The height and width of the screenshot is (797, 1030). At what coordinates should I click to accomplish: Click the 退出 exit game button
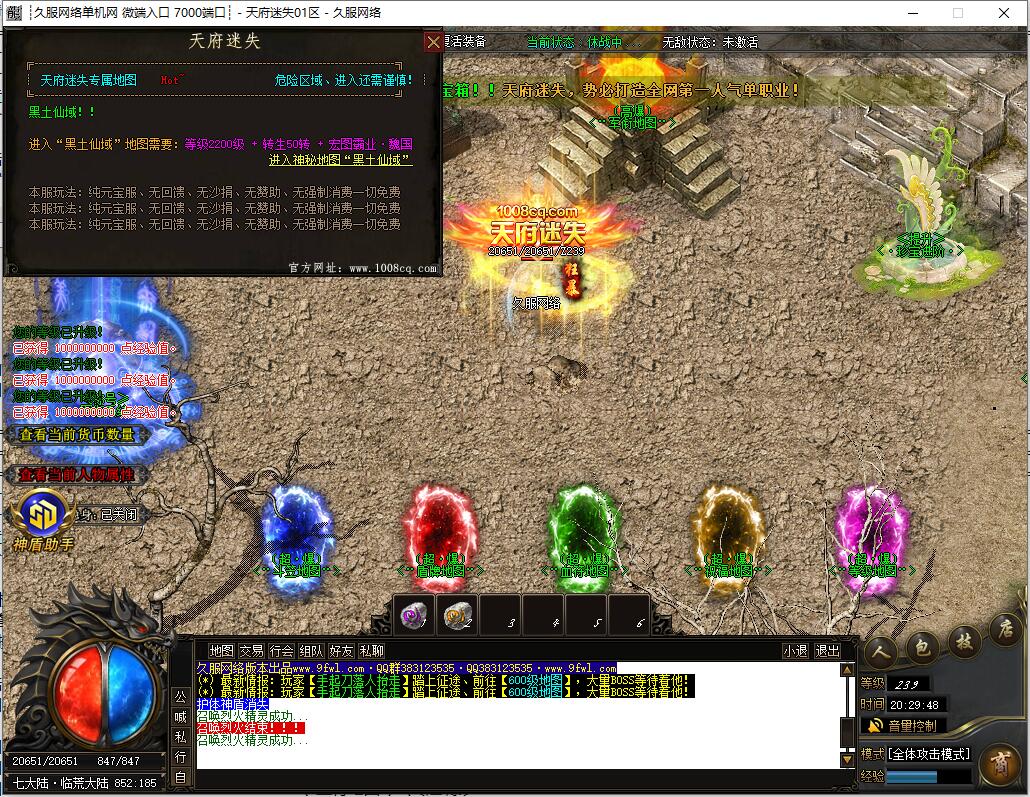click(827, 650)
